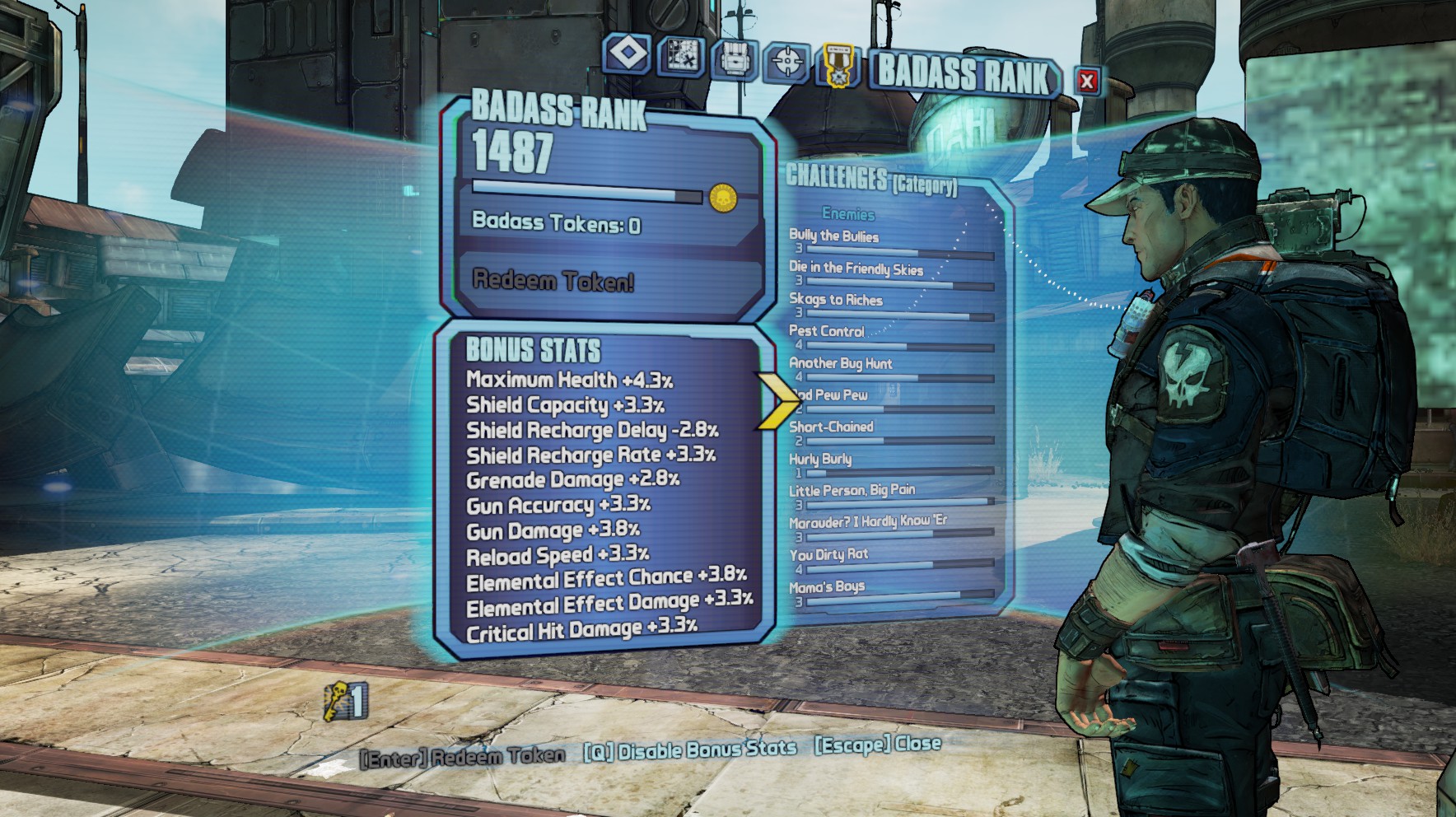Open the missions tab with the diamond icon
This screenshot has width=1456, height=817.
pos(628,54)
